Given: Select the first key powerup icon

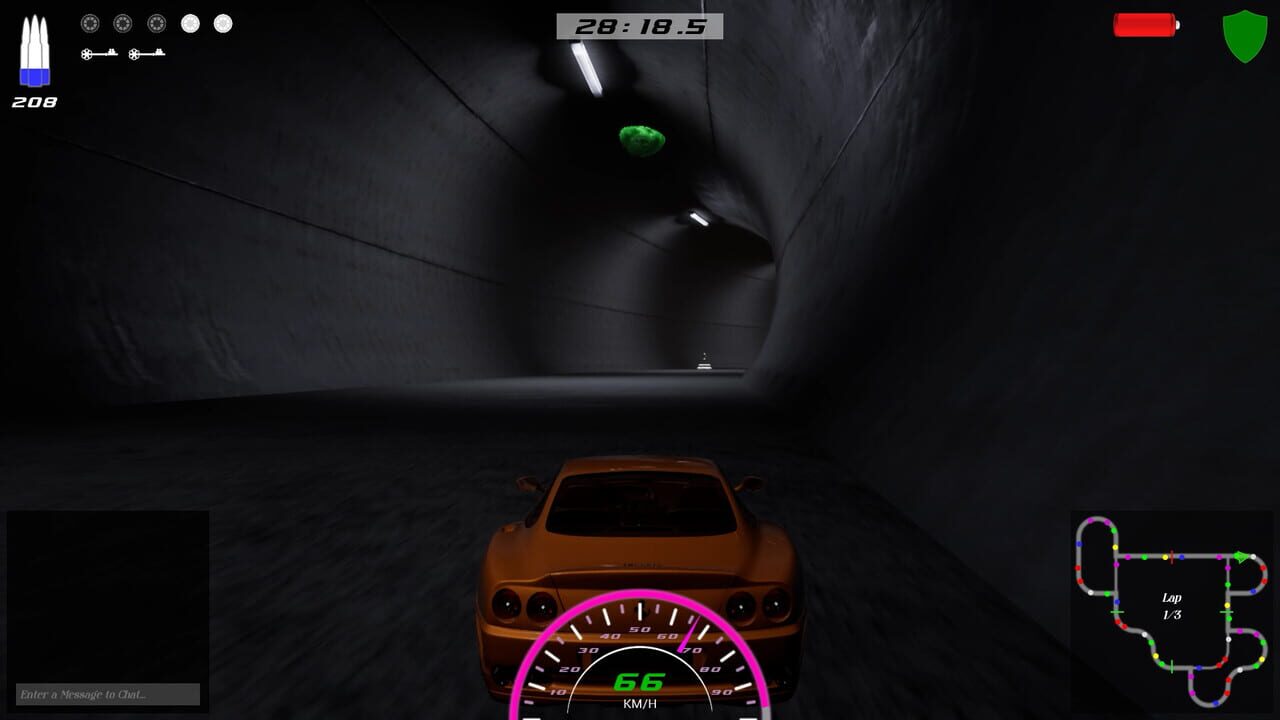Looking at the screenshot, I should [99, 54].
